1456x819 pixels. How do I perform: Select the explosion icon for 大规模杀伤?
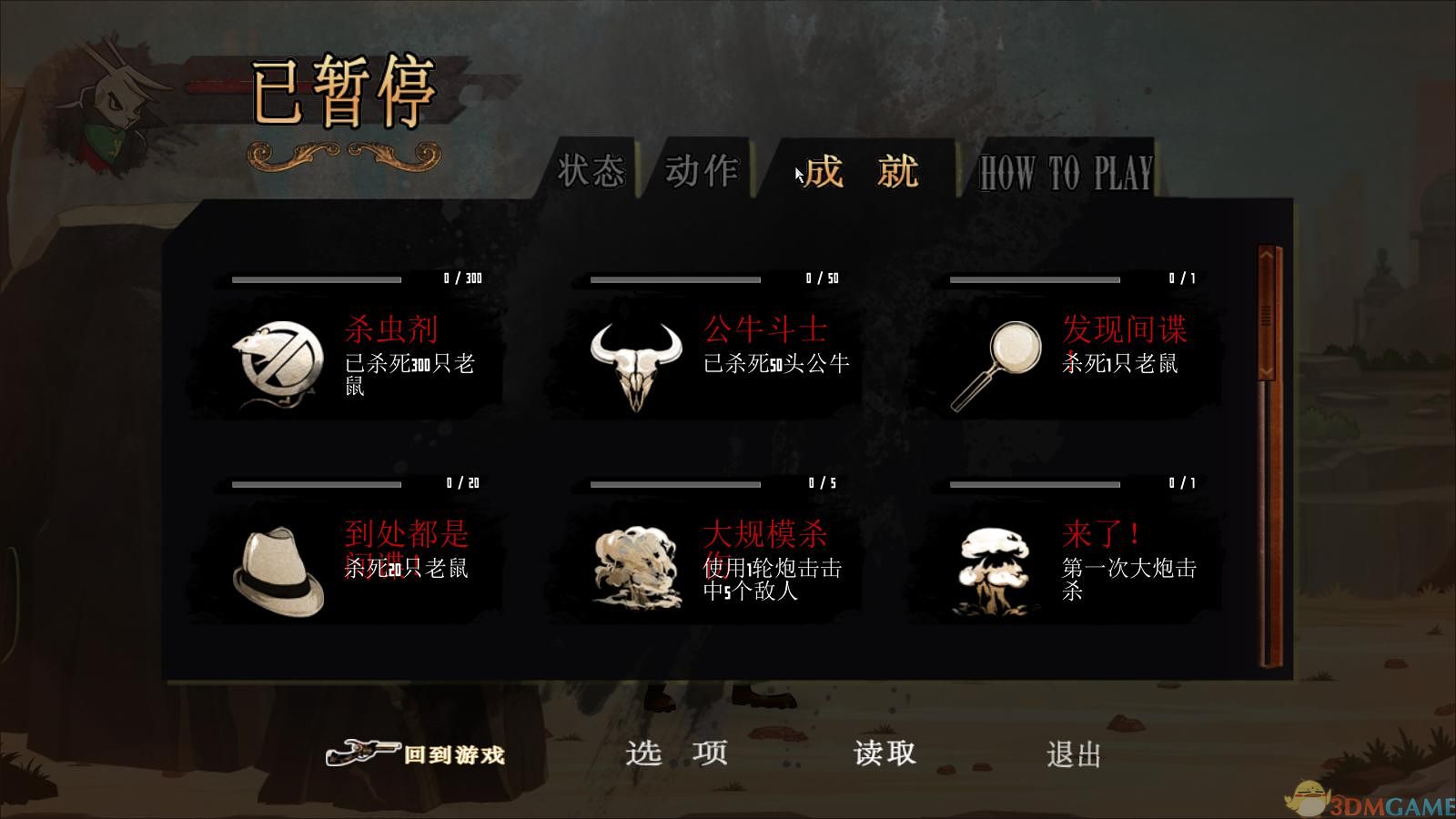point(637,566)
